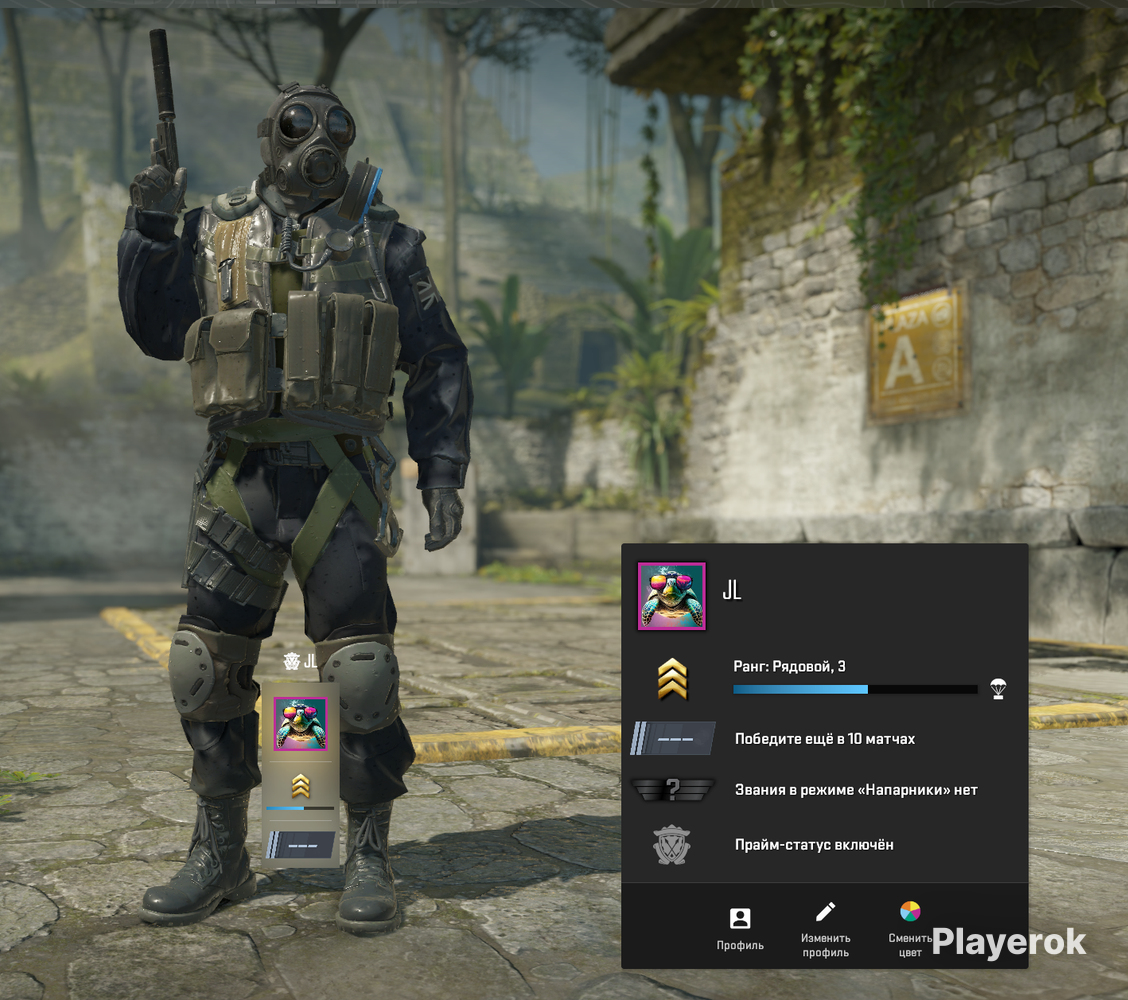Click the Прайм-статус shield icon
The width and height of the screenshot is (1128, 1000).
tap(672, 845)
